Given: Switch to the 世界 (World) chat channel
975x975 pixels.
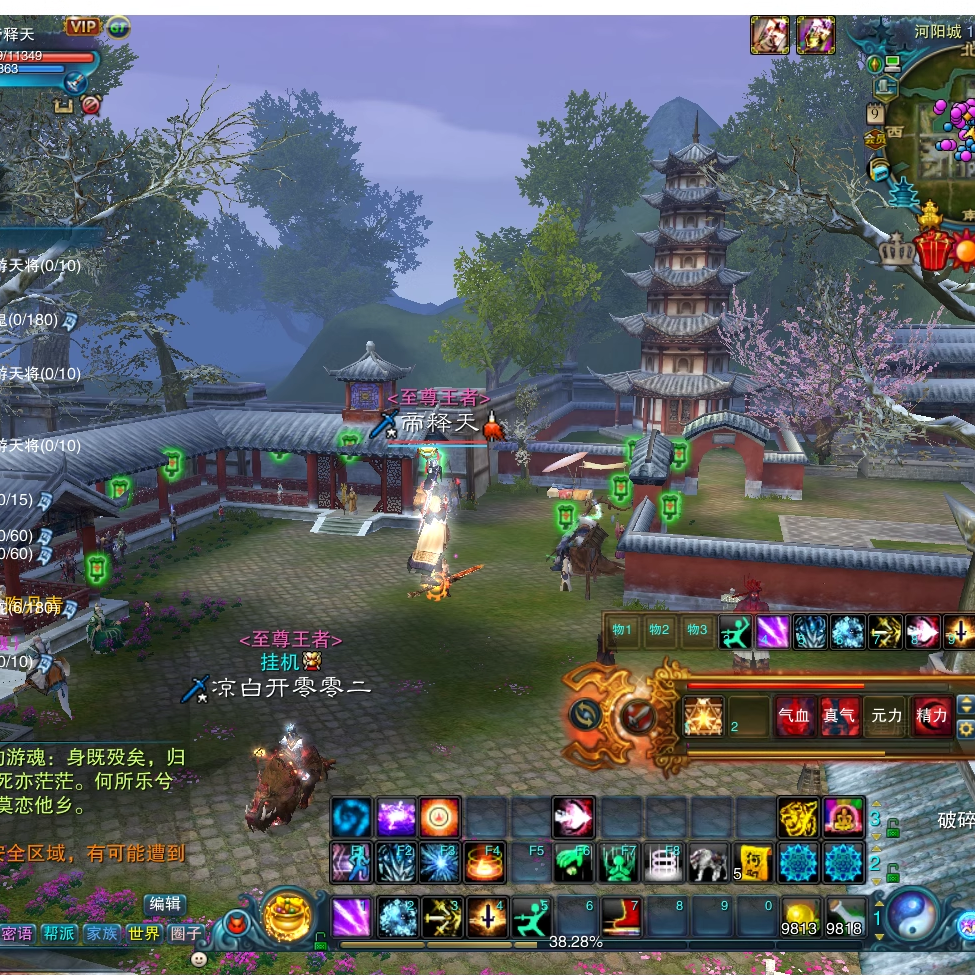Looking at the screenshot, I should pyautogui.click(x=144, y=934).
